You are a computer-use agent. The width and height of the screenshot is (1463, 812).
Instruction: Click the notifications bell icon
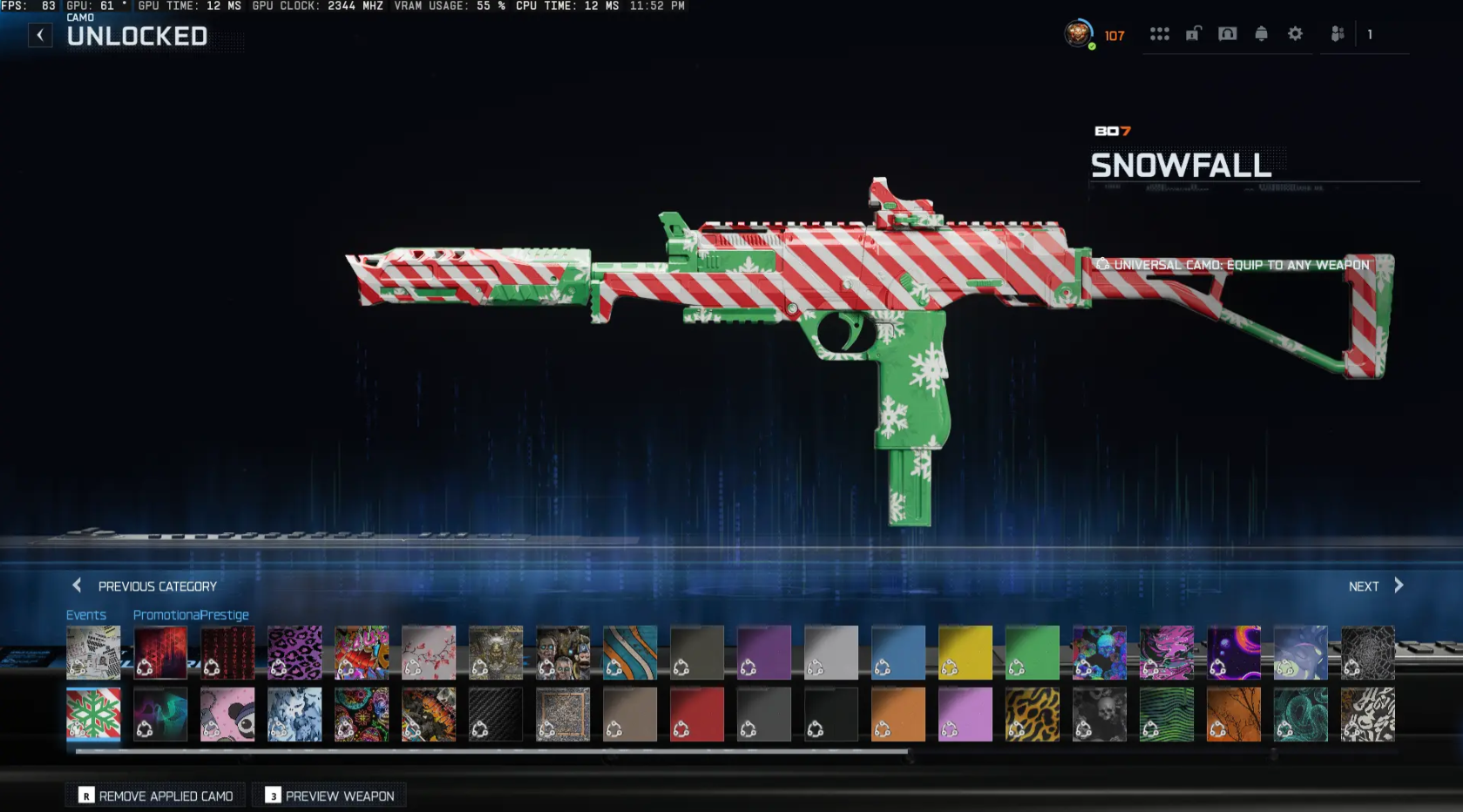tap(1262, 34)
